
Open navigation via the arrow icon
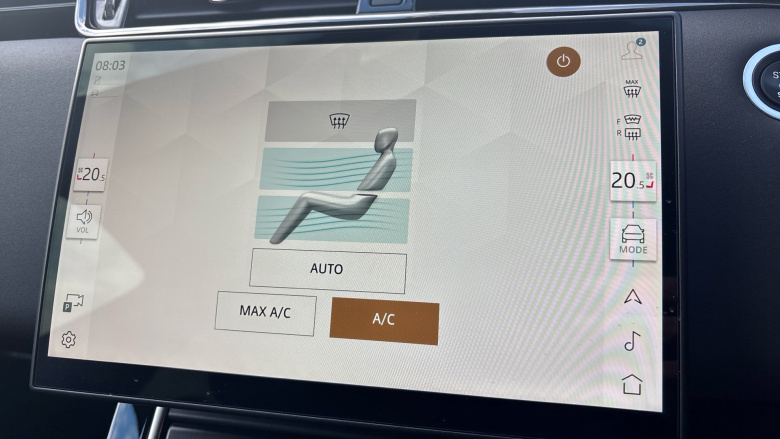click(632, 296)
